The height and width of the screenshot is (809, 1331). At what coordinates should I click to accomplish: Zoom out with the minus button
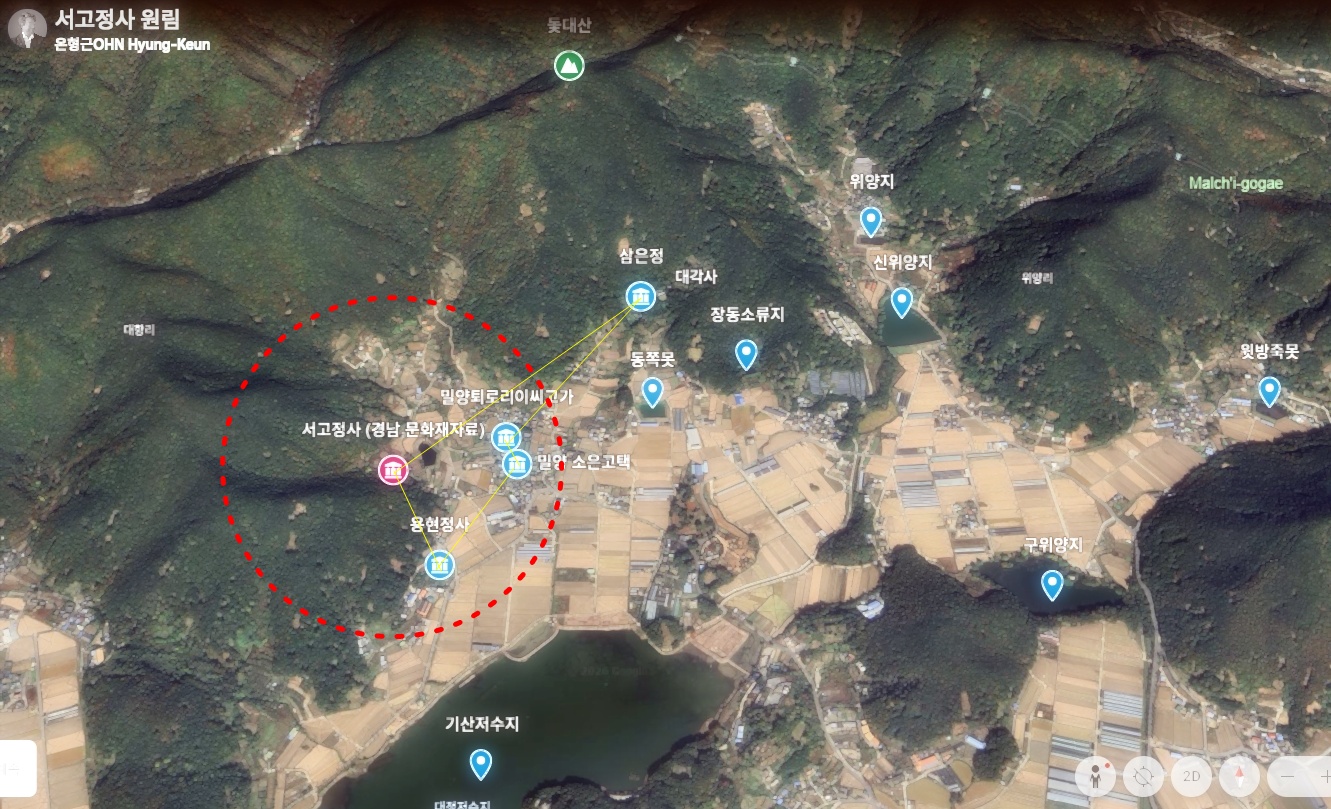(1288, 777)
